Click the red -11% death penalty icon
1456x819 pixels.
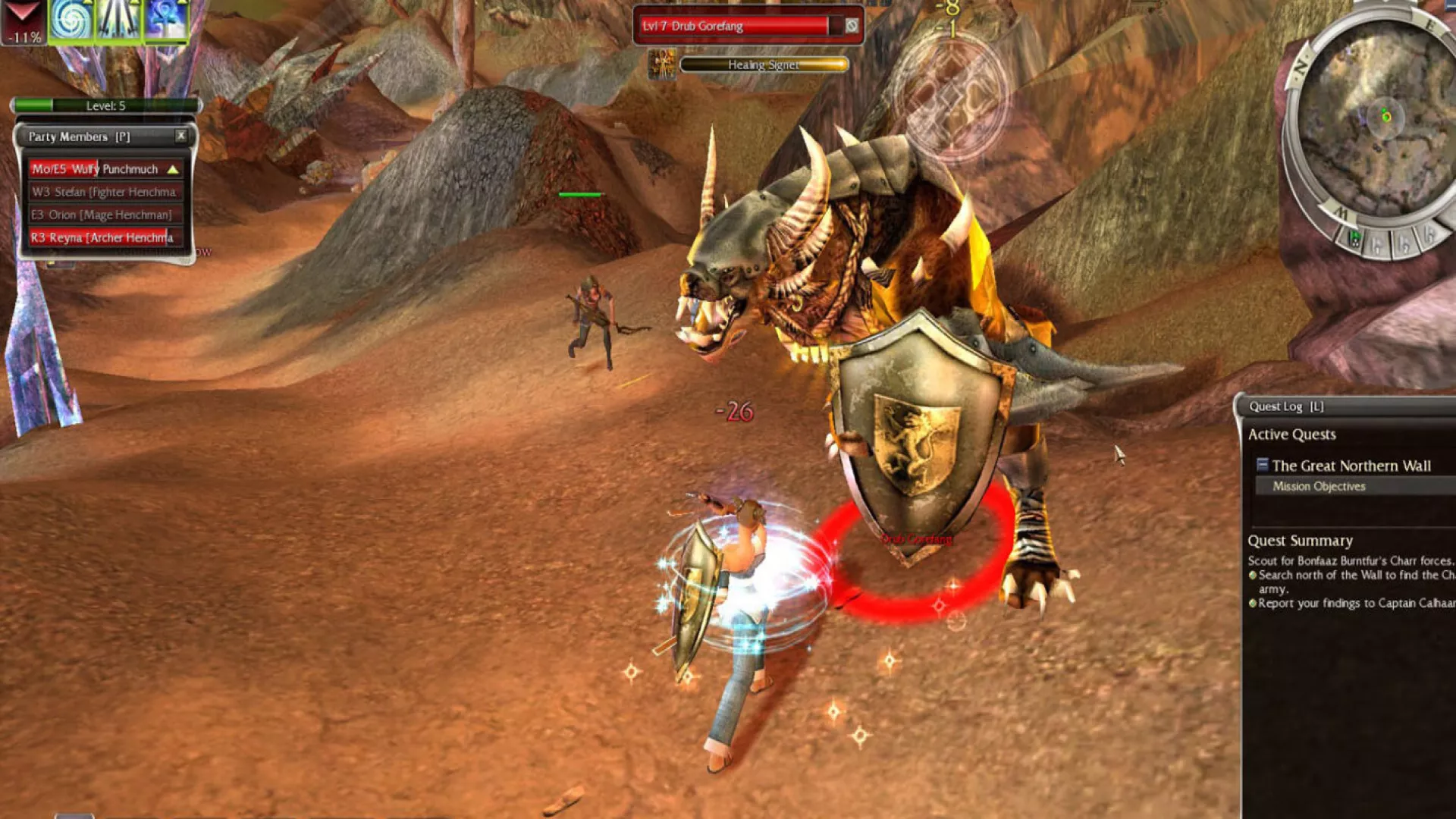pos(24,21)
